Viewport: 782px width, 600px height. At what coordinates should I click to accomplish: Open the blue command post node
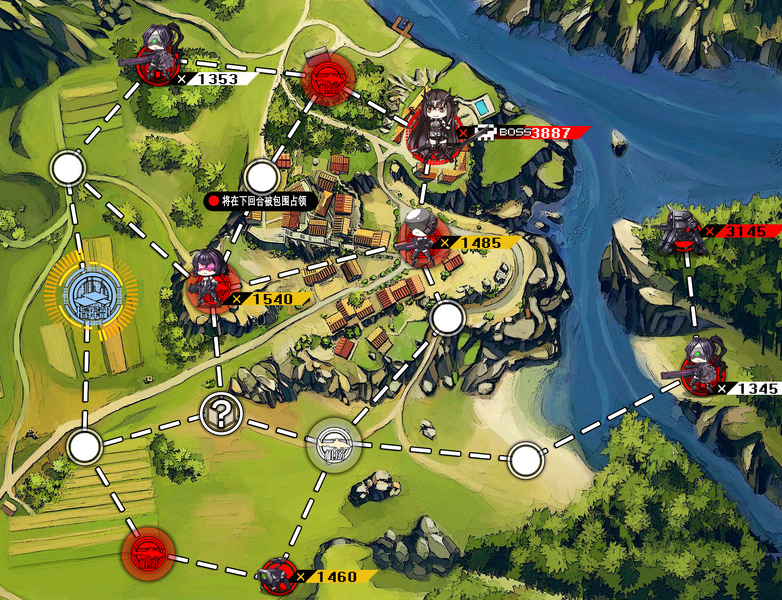pyautogui.click(x=91, y=295)
